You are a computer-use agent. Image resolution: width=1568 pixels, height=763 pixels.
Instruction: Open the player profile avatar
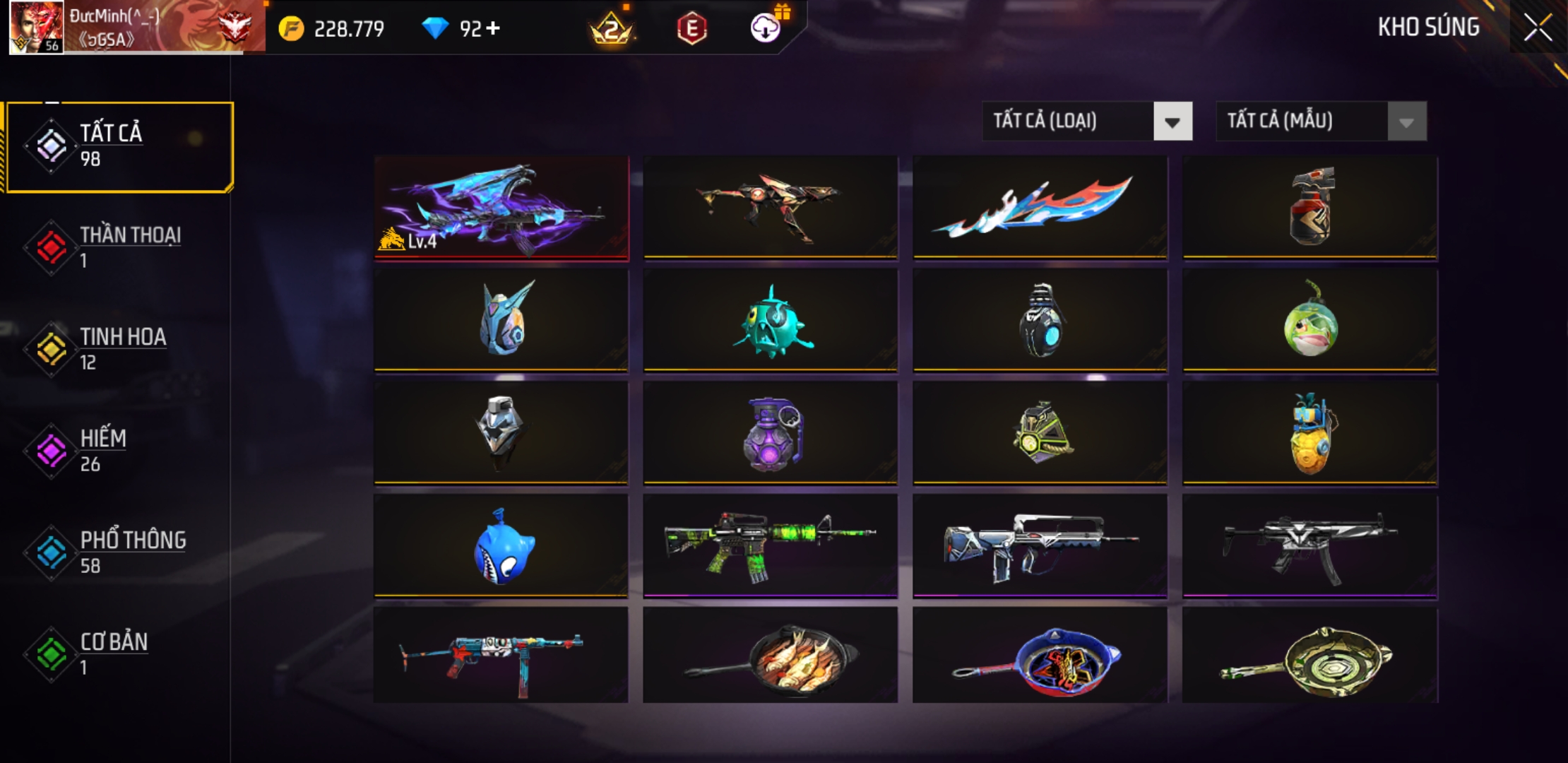point(36,28)
